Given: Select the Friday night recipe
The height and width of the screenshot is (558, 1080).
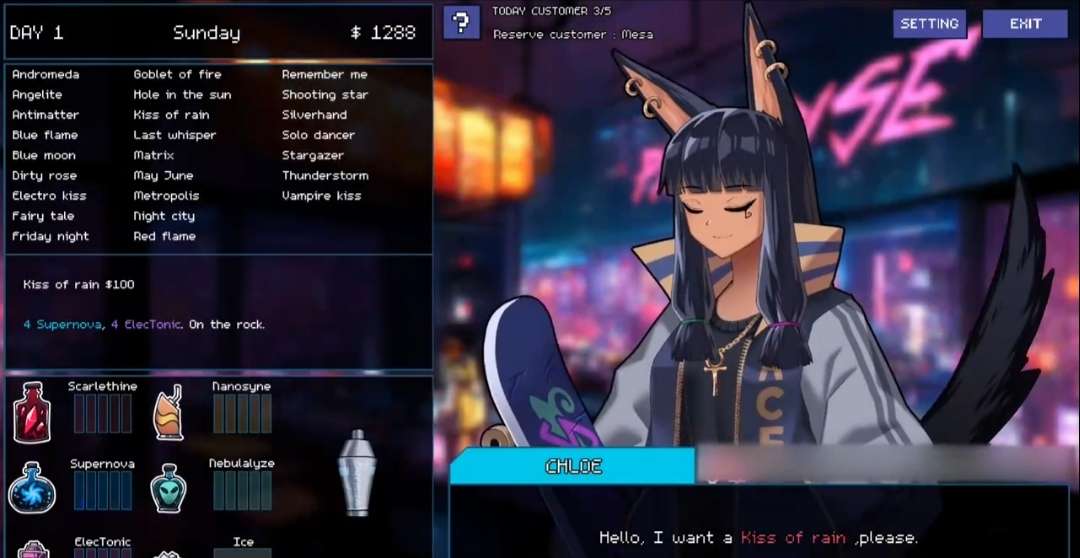Looking at the screenshot, I should [50, 237].
